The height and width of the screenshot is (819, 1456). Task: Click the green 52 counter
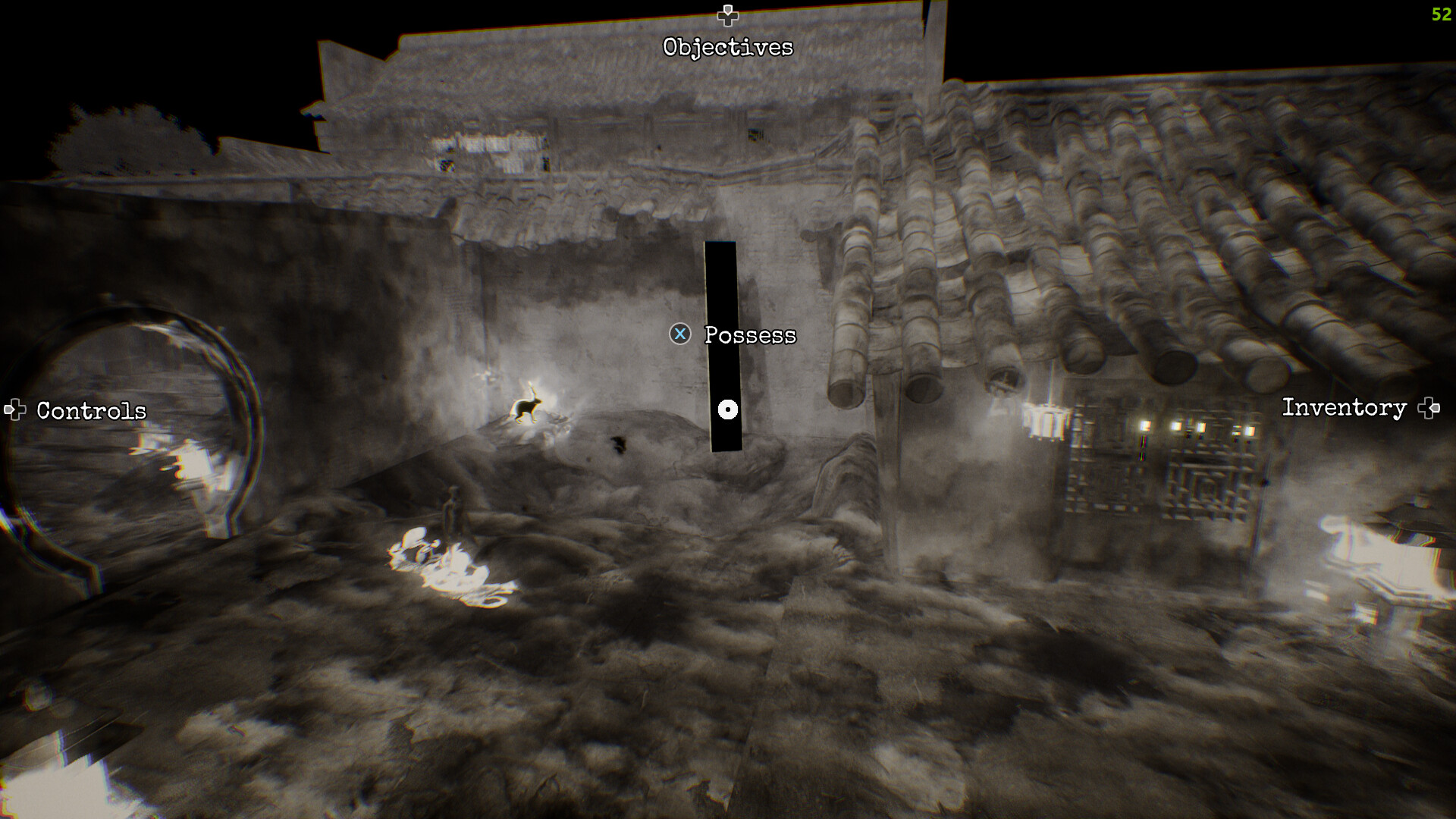click(x=1440, y=14)
